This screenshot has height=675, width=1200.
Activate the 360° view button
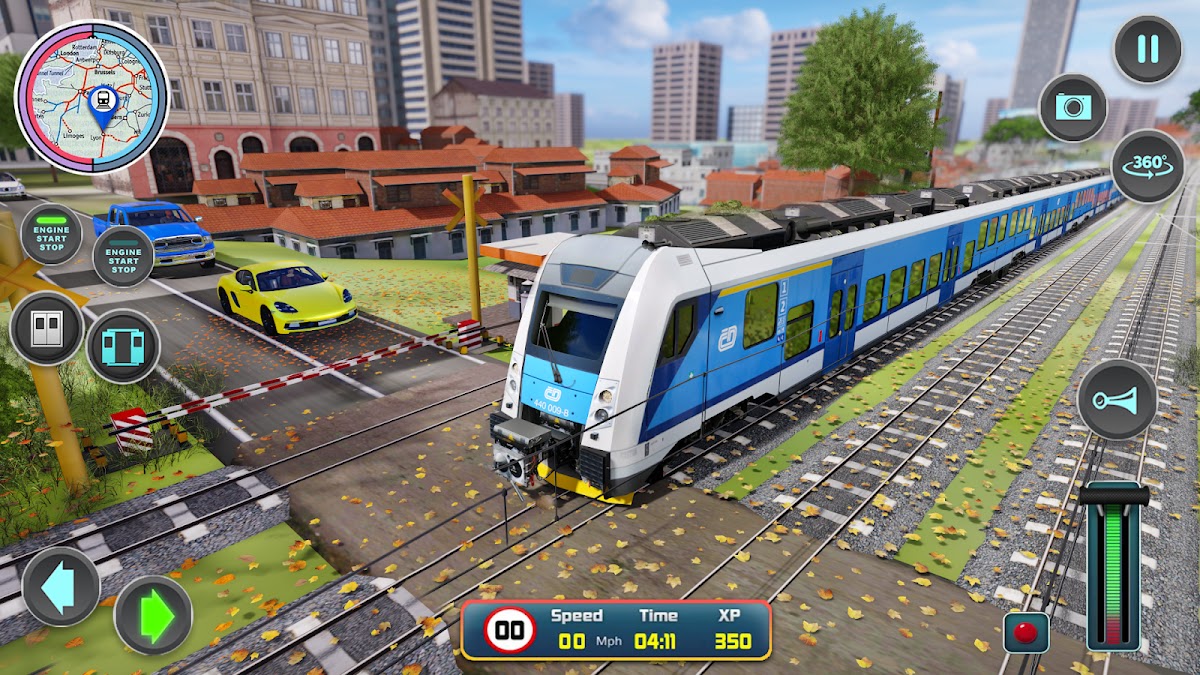[x=1147, y=166]
